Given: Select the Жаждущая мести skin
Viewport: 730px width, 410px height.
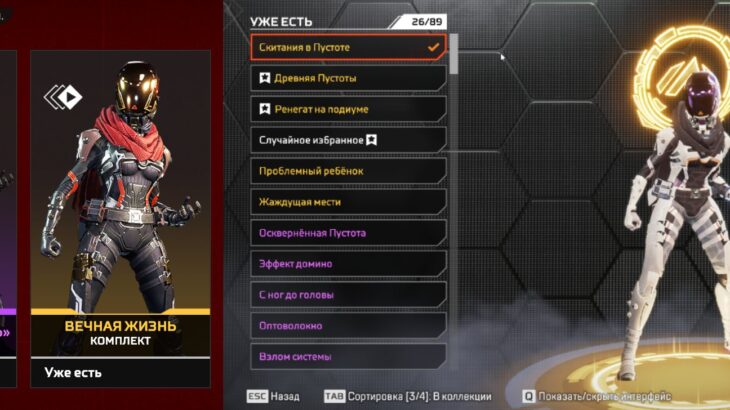Looking at the screenshot, I should coord(348,202).
